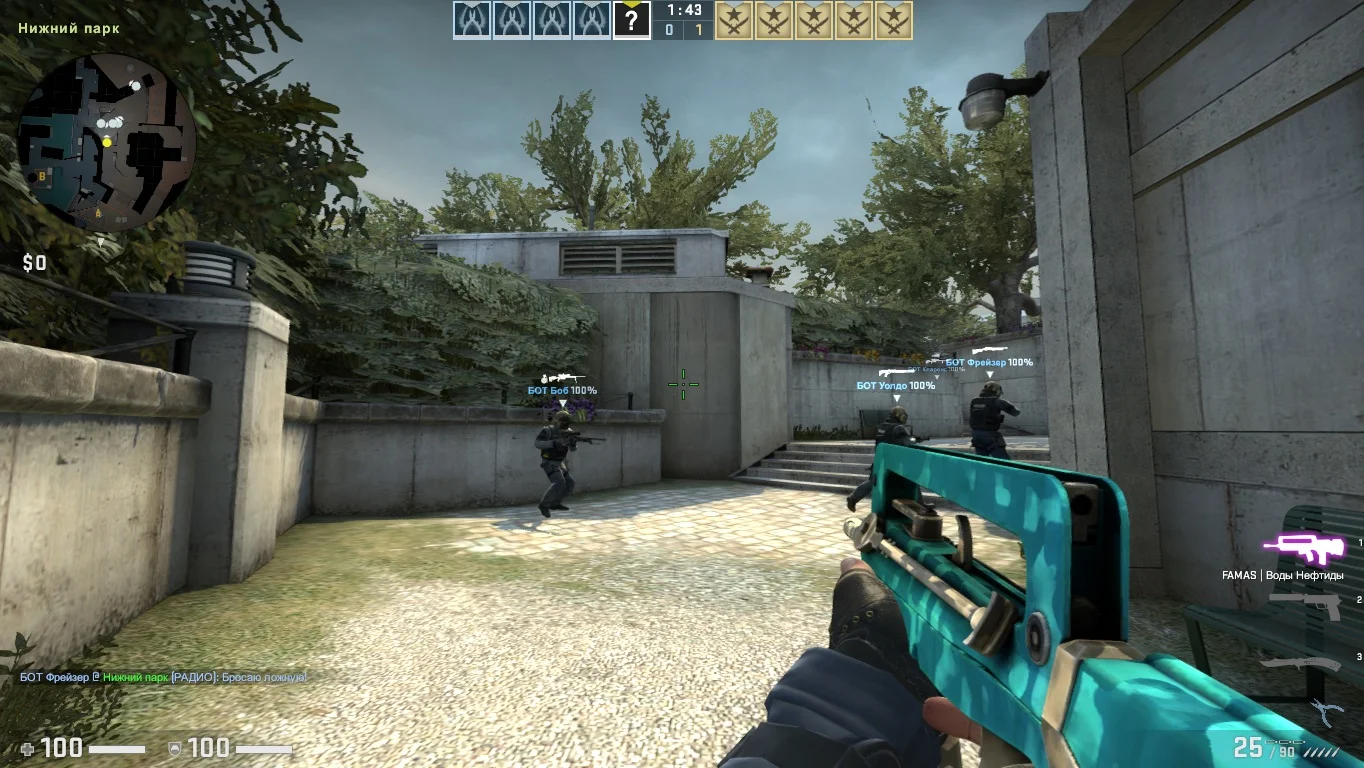Click the circular radar minimap
The width and height of the screenshot is (1364, 768).
click(106, 143)
